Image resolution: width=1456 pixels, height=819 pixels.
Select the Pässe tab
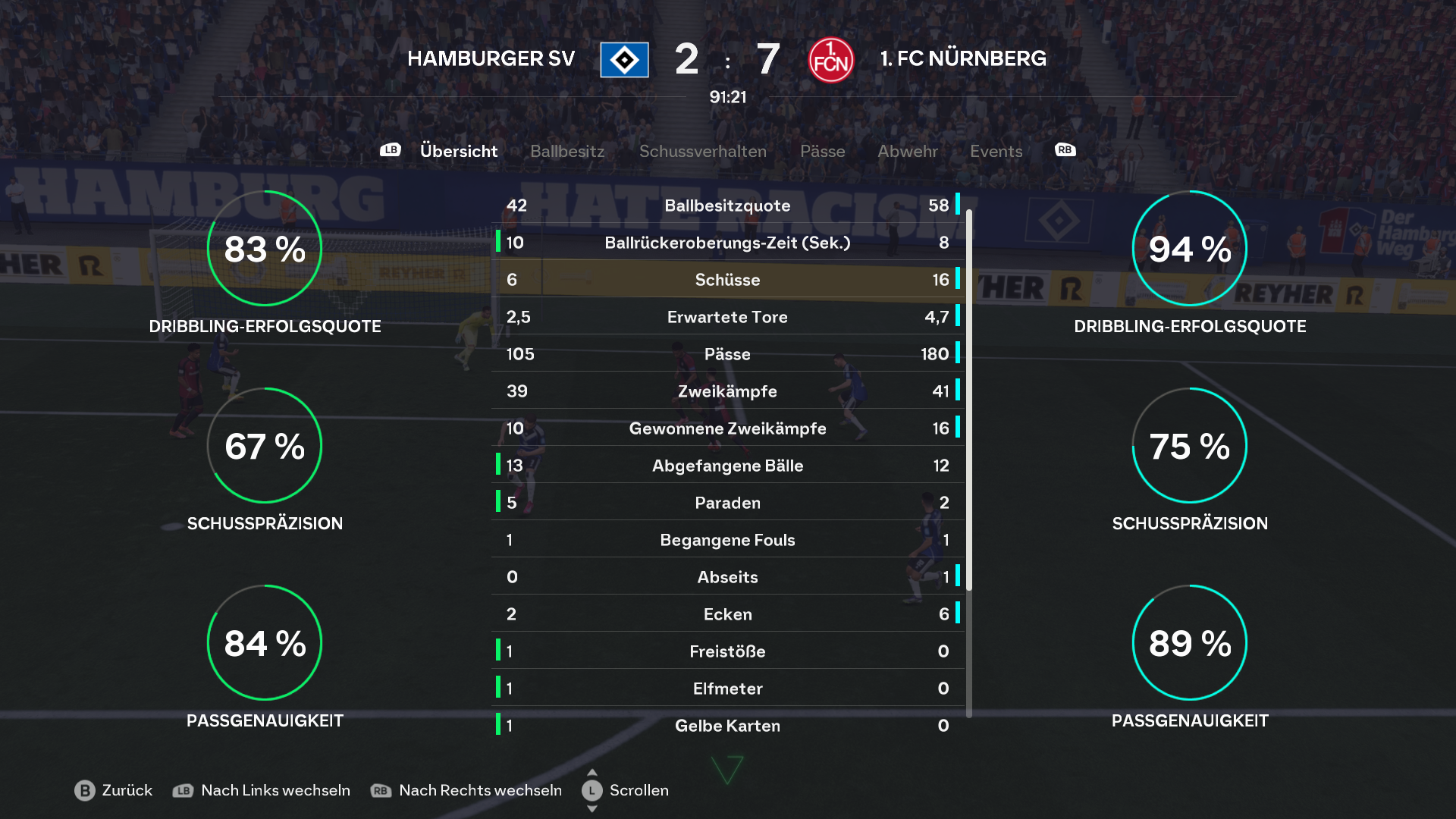pyautogui.click(x=822, y=151)
